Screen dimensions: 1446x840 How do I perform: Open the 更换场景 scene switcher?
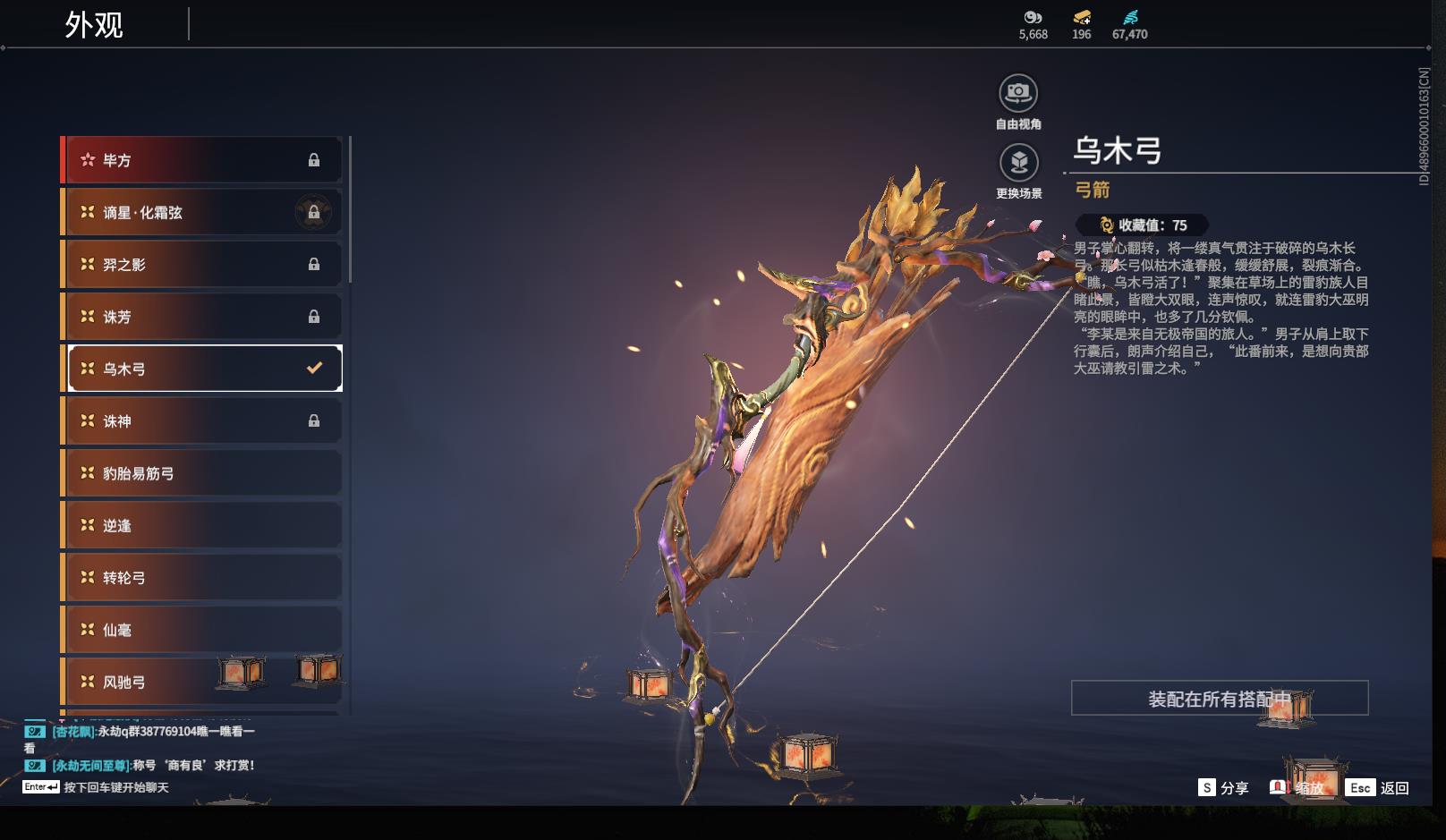click(x=1018, y=163)
